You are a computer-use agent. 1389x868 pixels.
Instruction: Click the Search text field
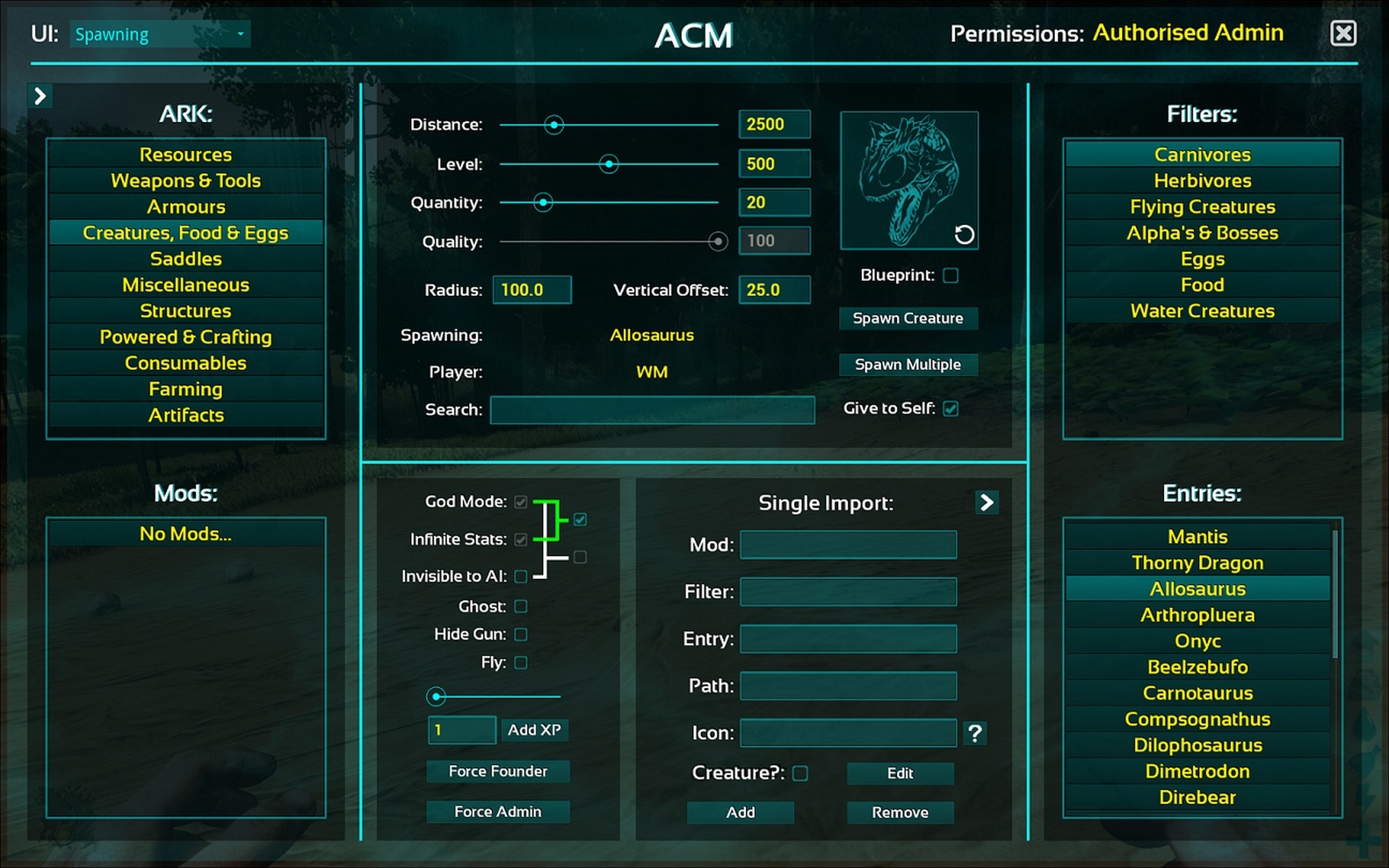652,410
